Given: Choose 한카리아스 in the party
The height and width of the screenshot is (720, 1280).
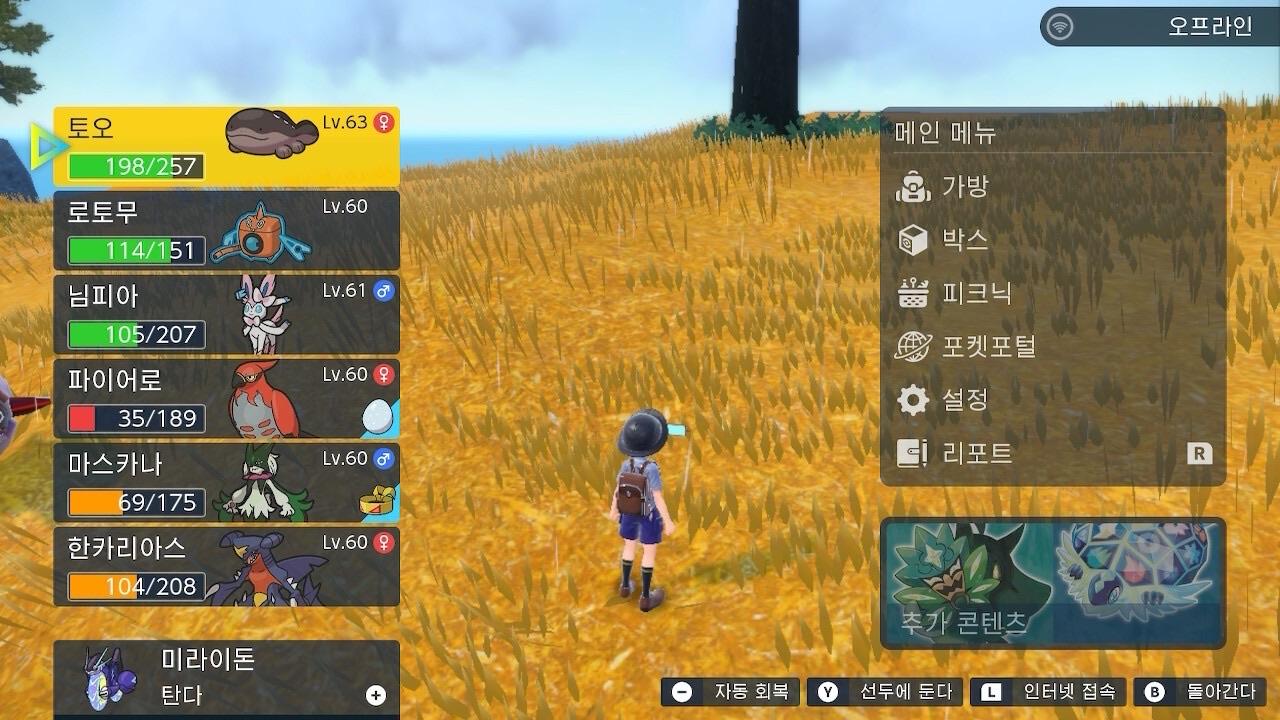Looking at the screenshot, I should point(226,566).
